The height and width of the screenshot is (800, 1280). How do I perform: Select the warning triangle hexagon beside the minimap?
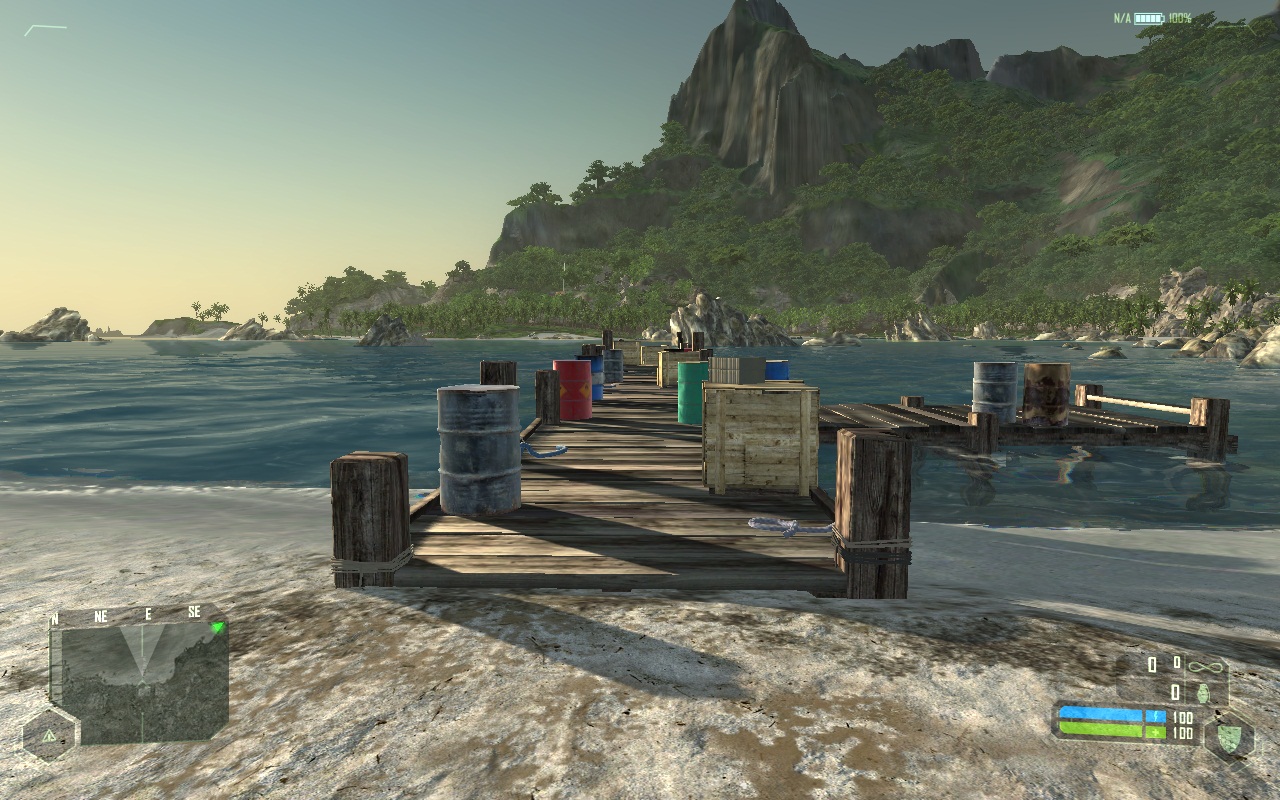[47, 735]
